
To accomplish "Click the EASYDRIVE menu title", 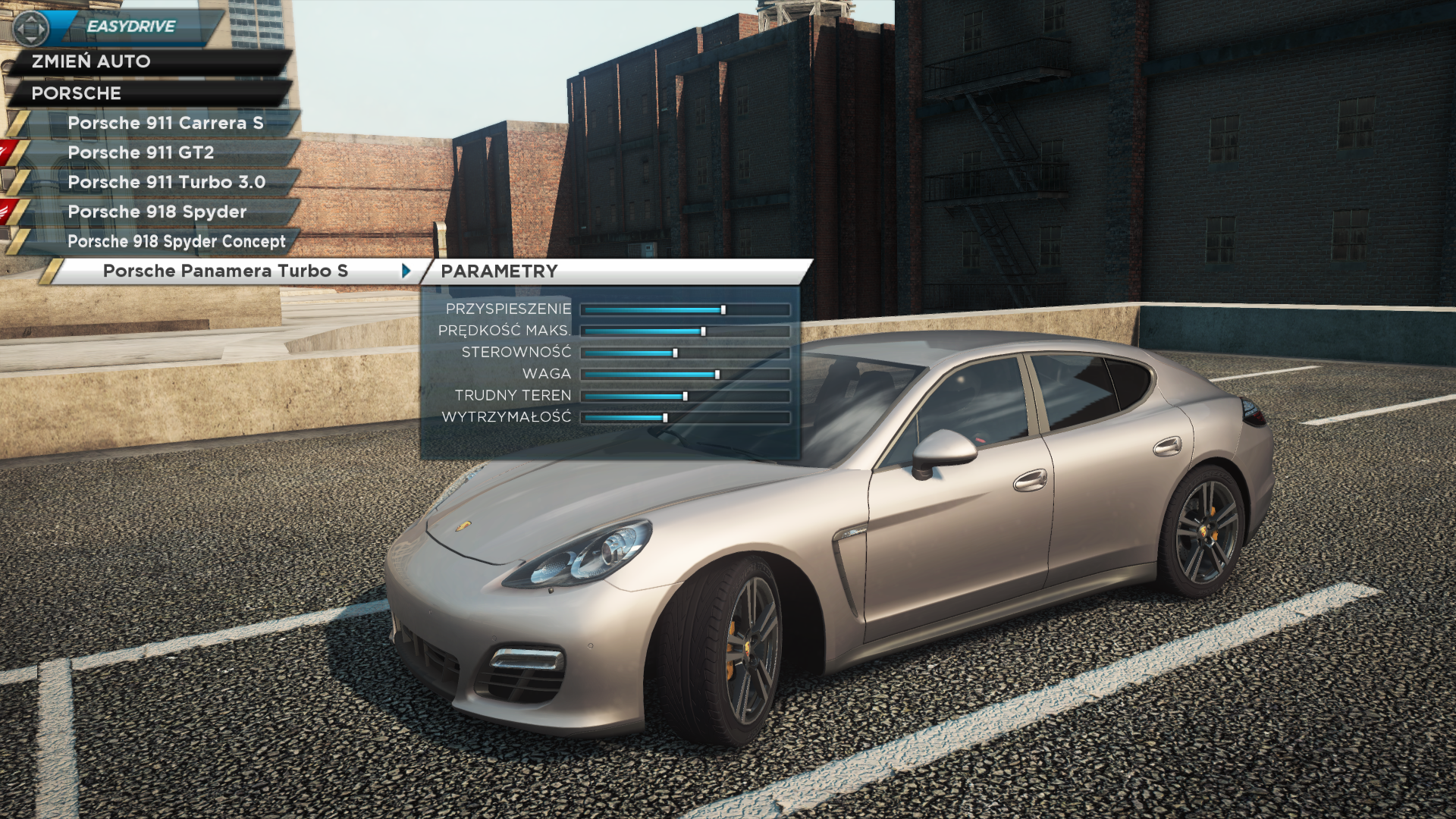I will pyautogui.click(x=130, y=27).
